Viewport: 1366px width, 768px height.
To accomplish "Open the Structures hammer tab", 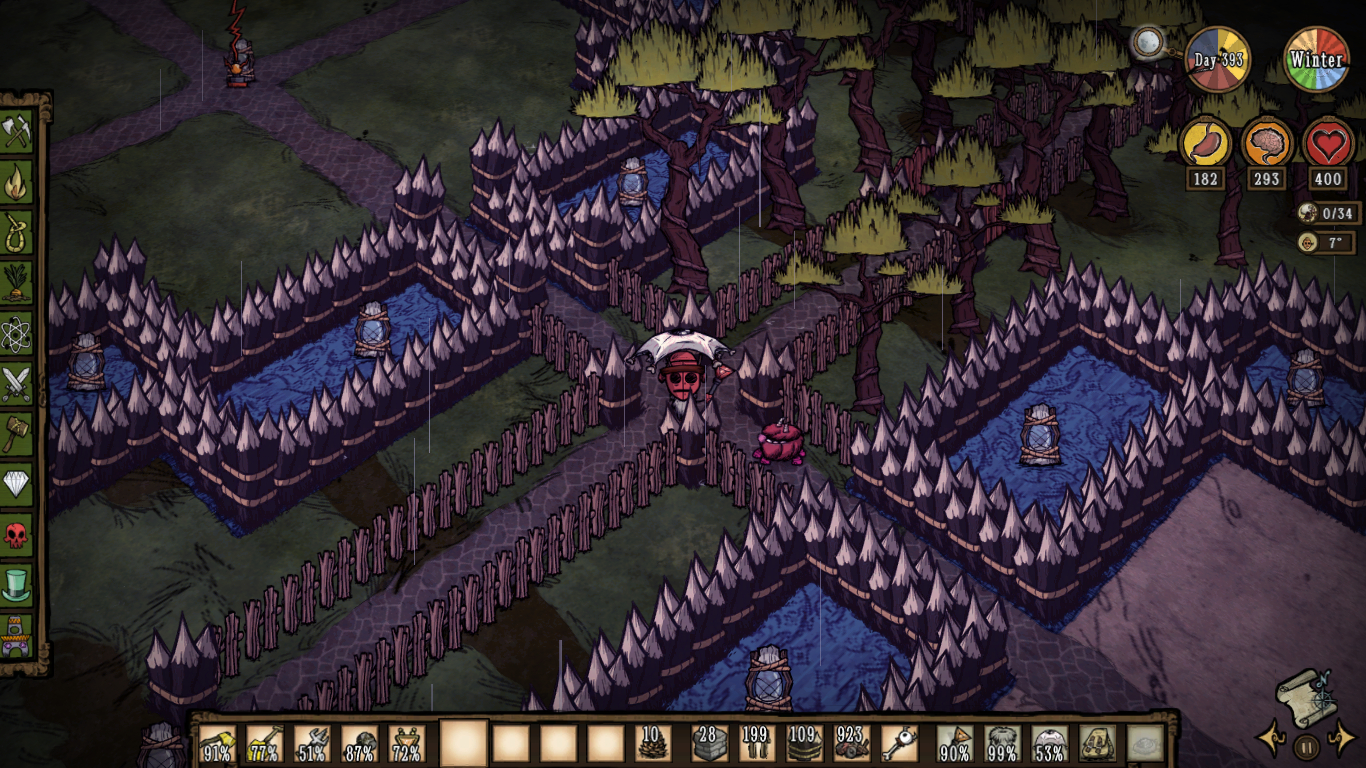I will click(17, 434).
